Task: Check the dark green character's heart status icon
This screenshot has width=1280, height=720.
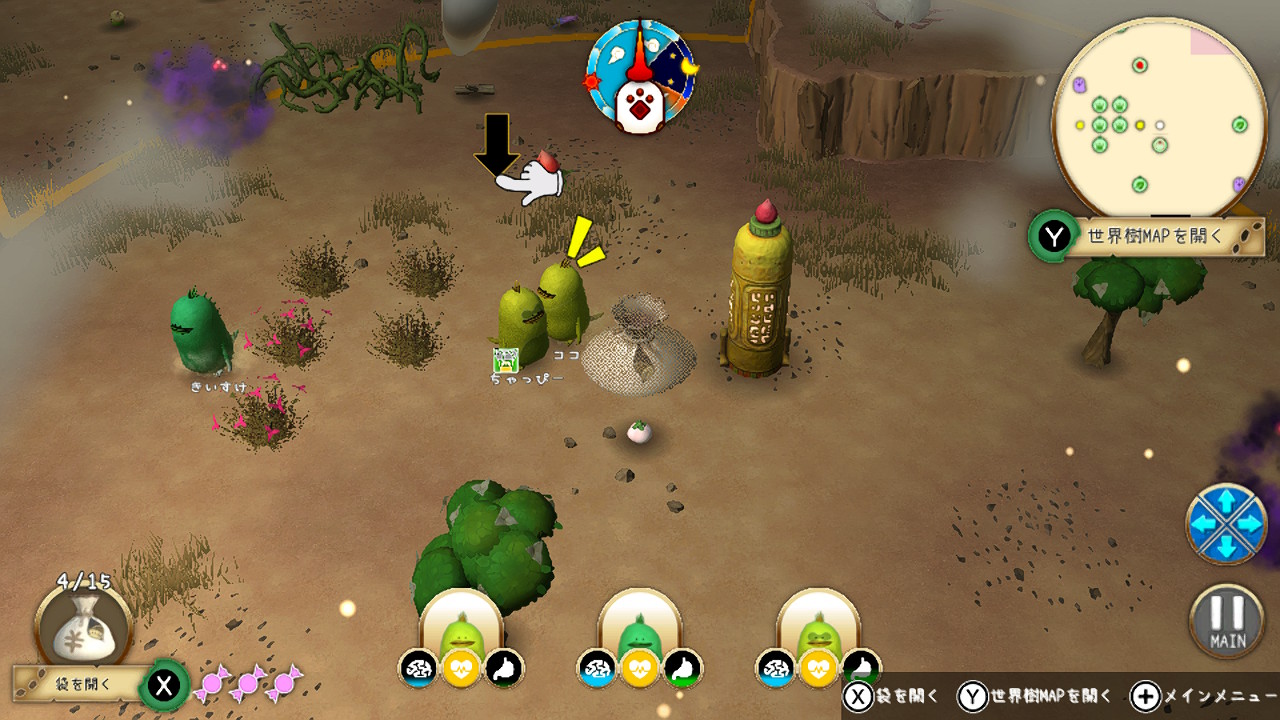Action: coord(640,668)
